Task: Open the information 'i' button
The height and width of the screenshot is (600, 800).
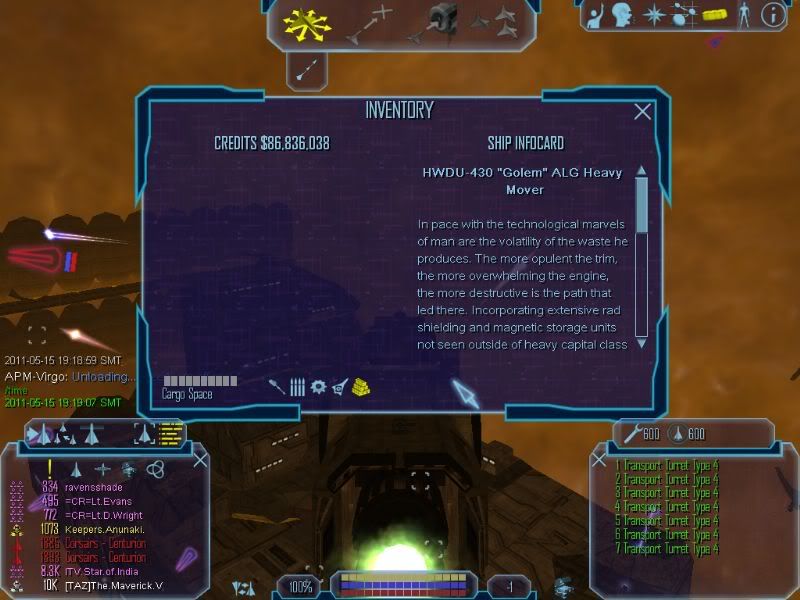Action: pos(772,15)
